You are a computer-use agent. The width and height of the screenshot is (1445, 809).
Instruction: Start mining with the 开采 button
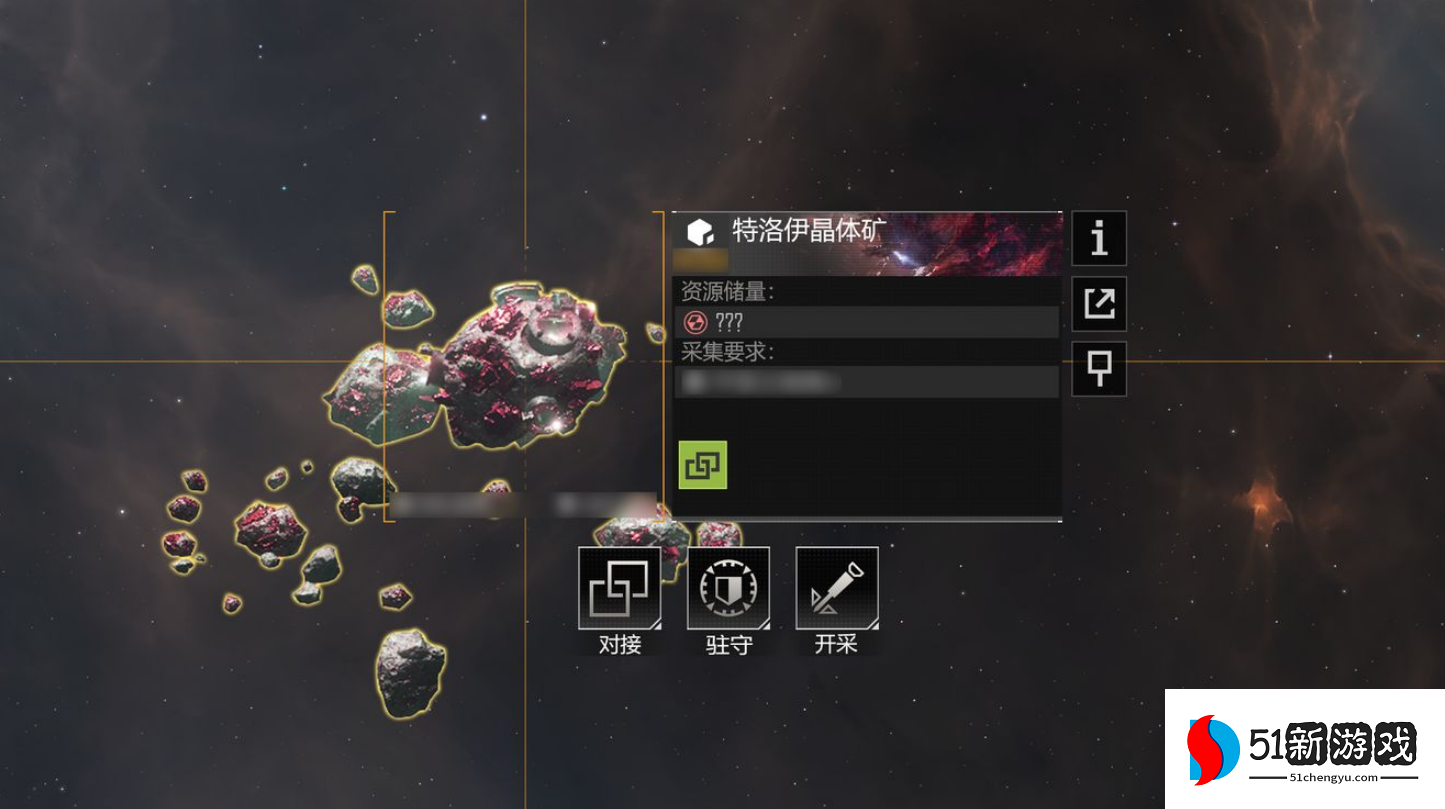(837, 588)
